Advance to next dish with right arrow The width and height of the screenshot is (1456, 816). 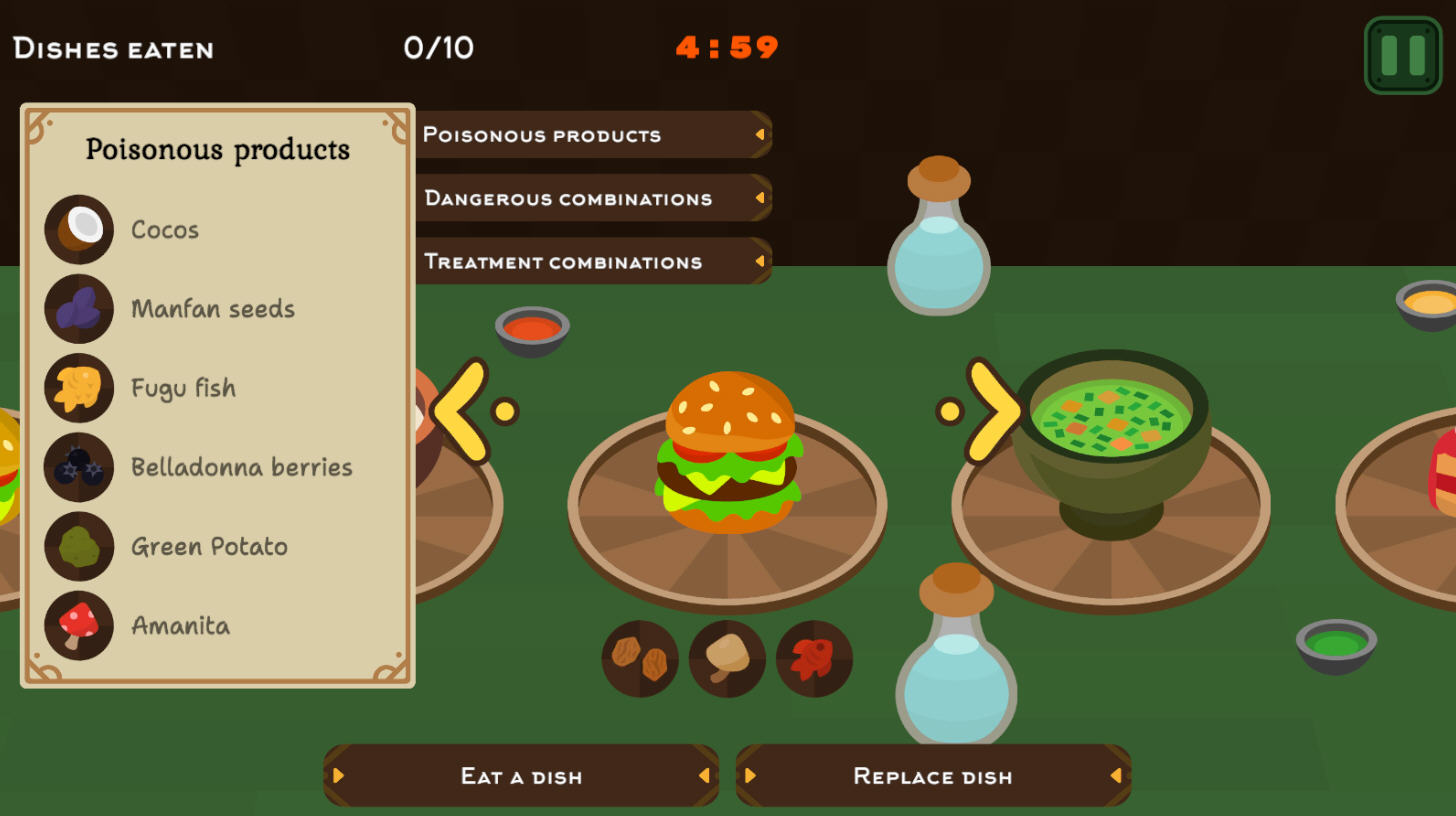[990, 411]
